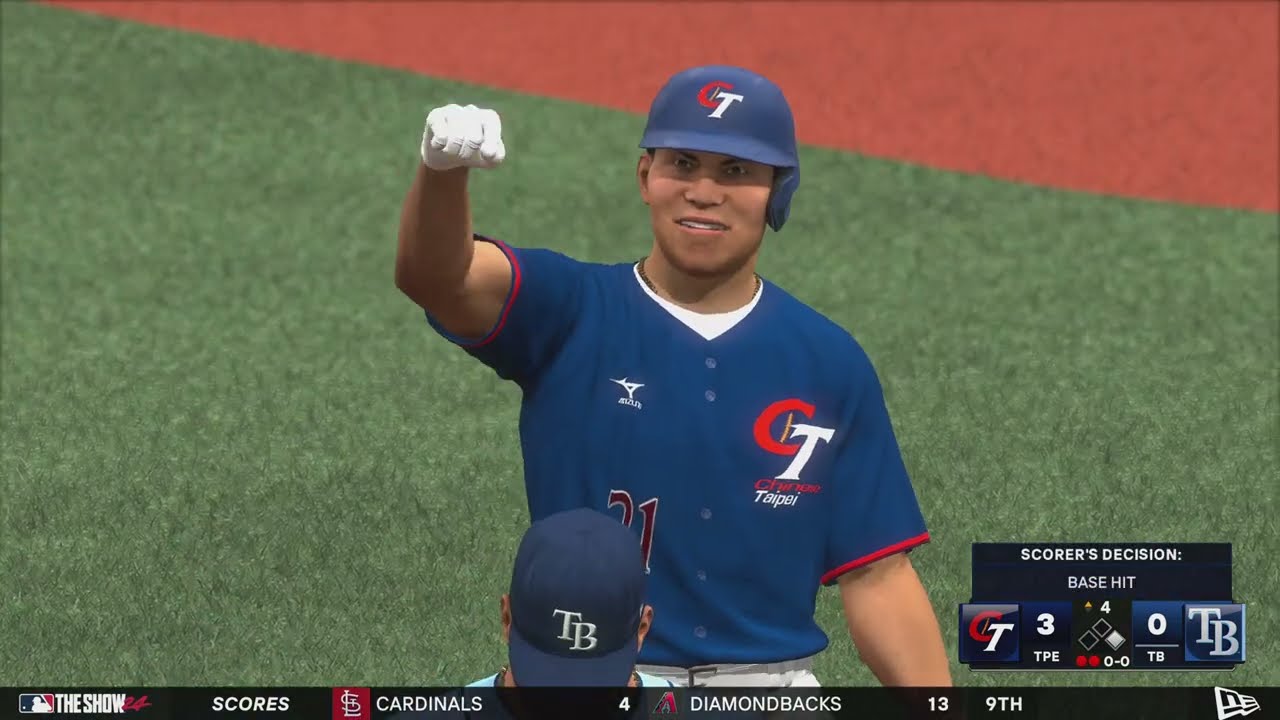This screenshot has height=720, width=1280.
Task: Click the CARDINALS team name in the ticker
Action: click(428, 705)
